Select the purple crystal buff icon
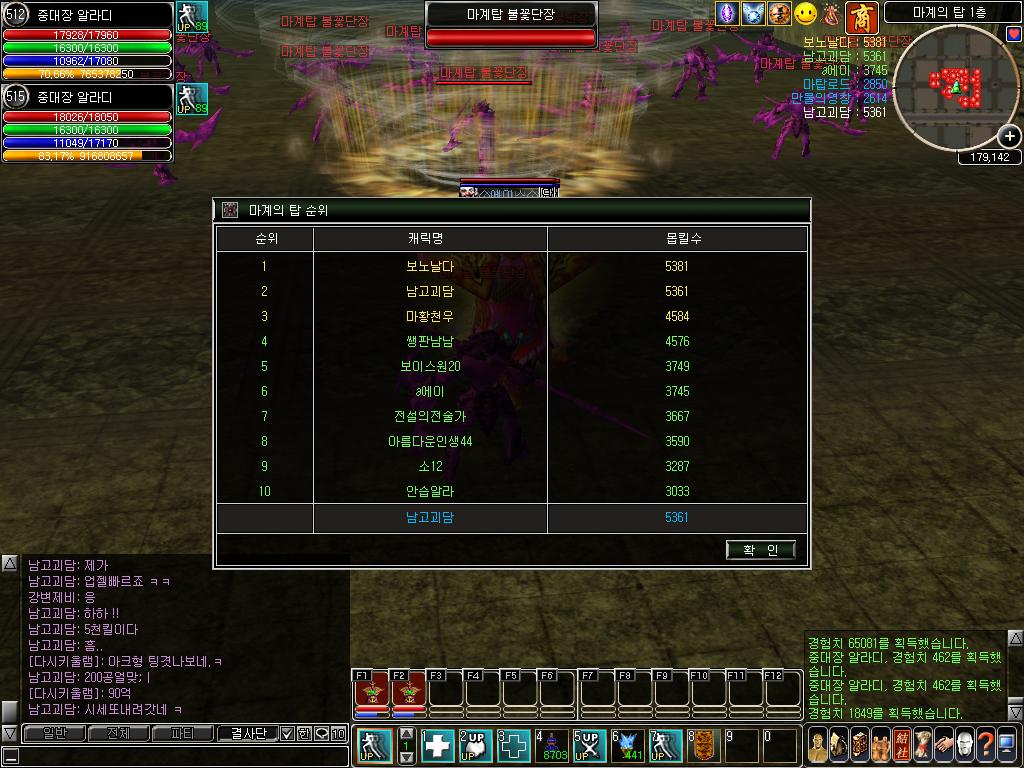Image resolution: width=1024 pixels, height=768 pixels. coord(728,14)
